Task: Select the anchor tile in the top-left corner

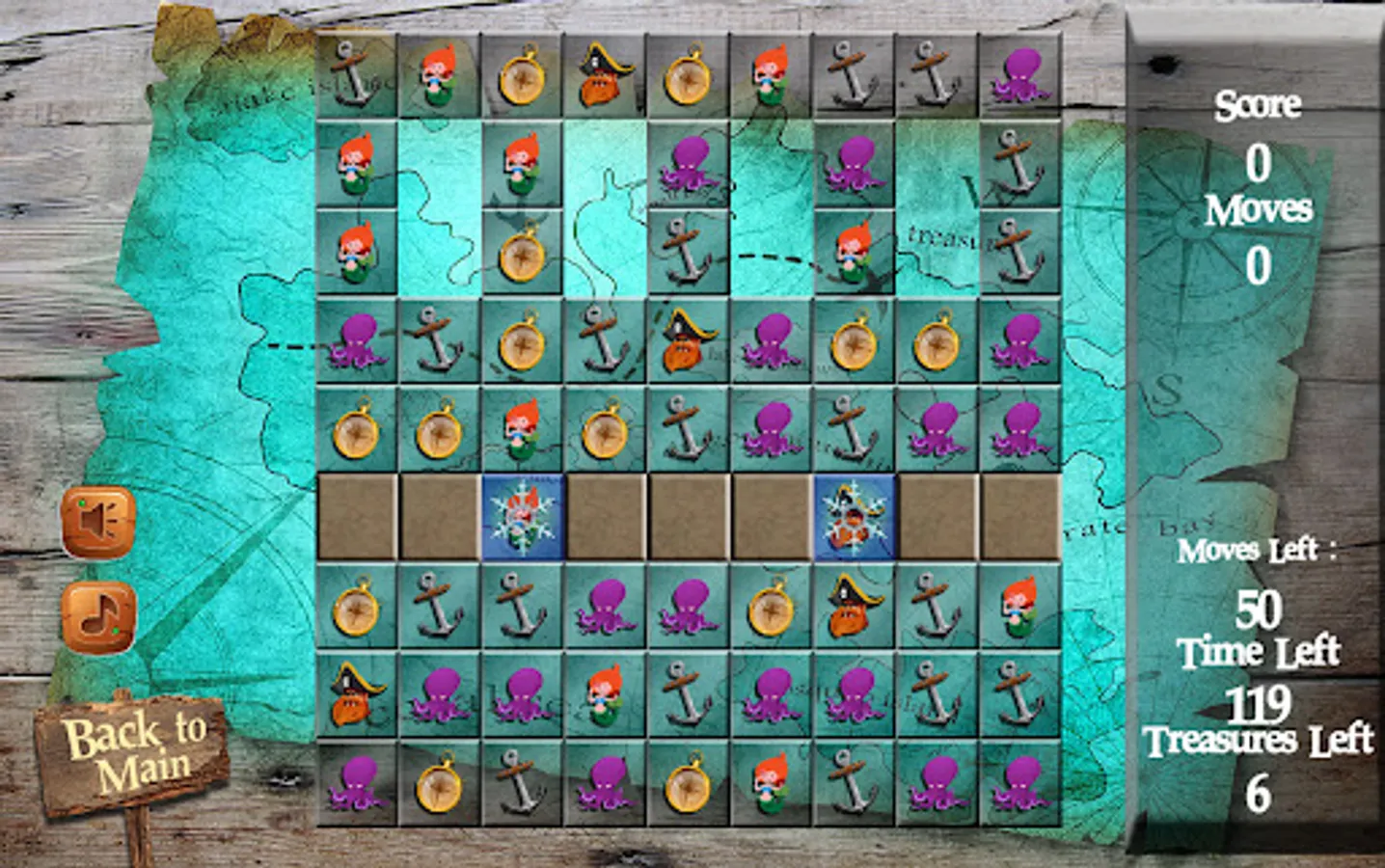Action: click(x=359, y=74)
